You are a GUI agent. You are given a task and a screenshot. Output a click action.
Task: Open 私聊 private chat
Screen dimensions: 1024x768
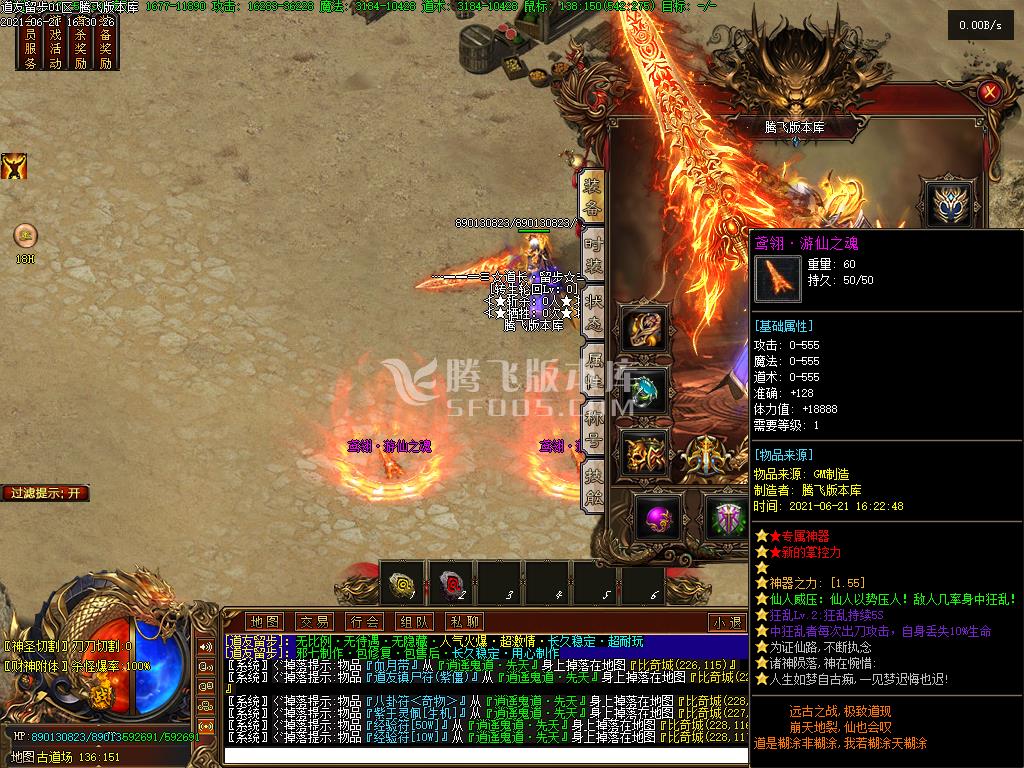tap(465, 621)
